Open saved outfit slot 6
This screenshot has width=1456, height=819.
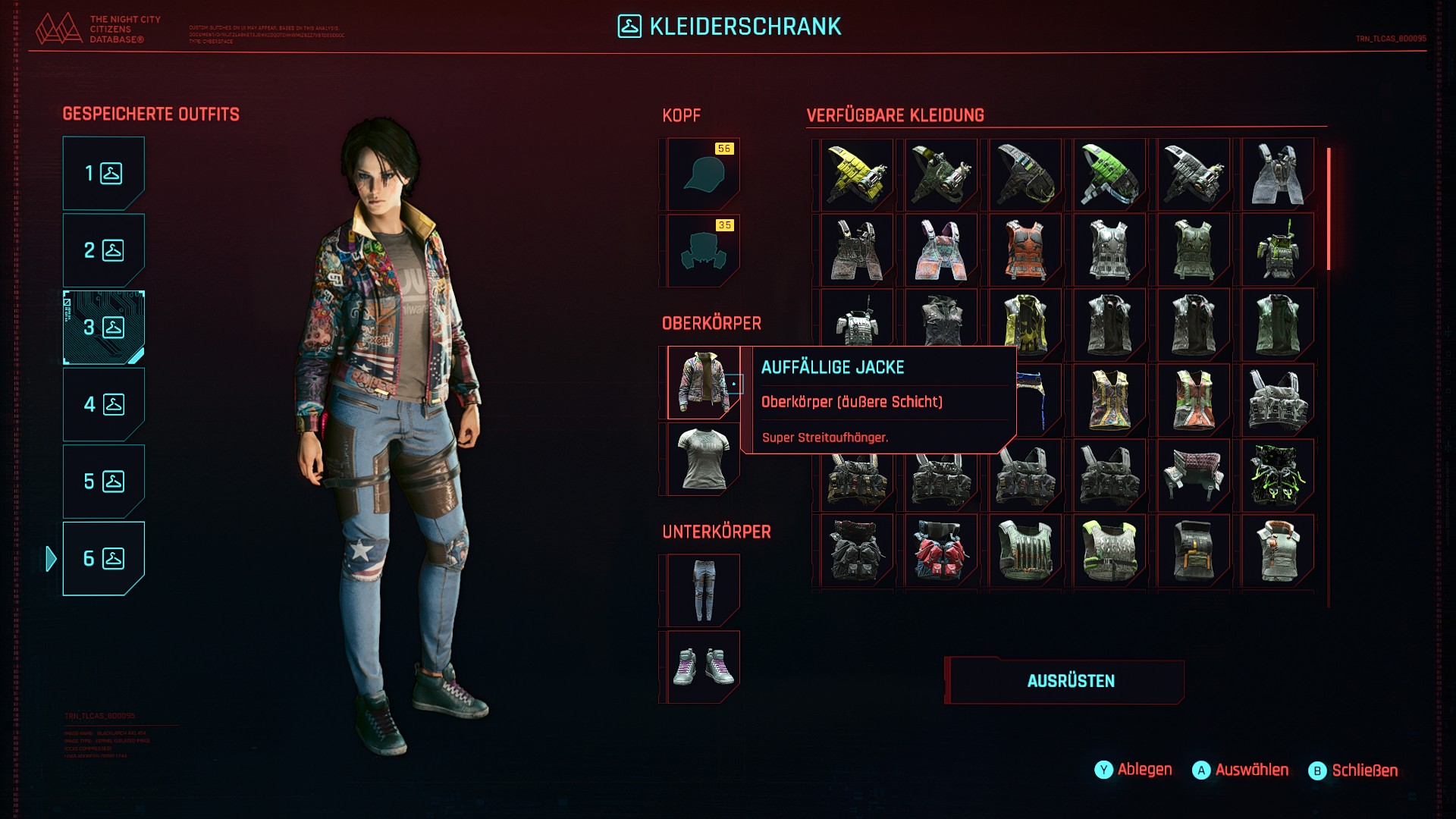[x=103, y=559]
